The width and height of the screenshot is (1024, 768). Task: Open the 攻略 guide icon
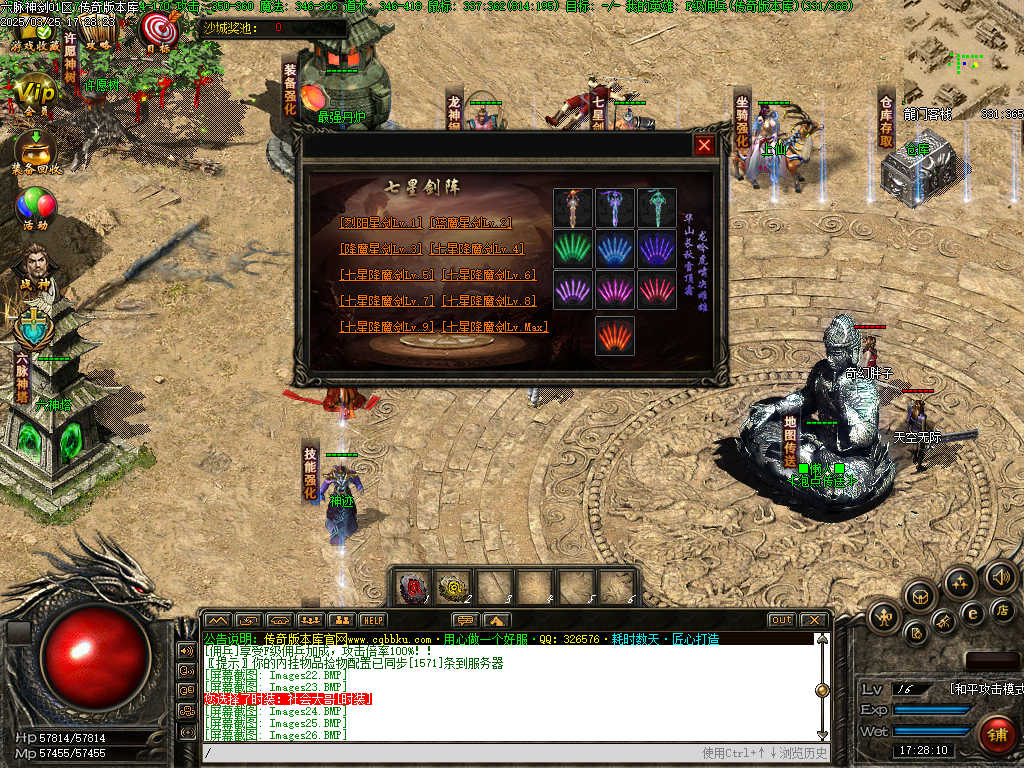pos(98,32)
